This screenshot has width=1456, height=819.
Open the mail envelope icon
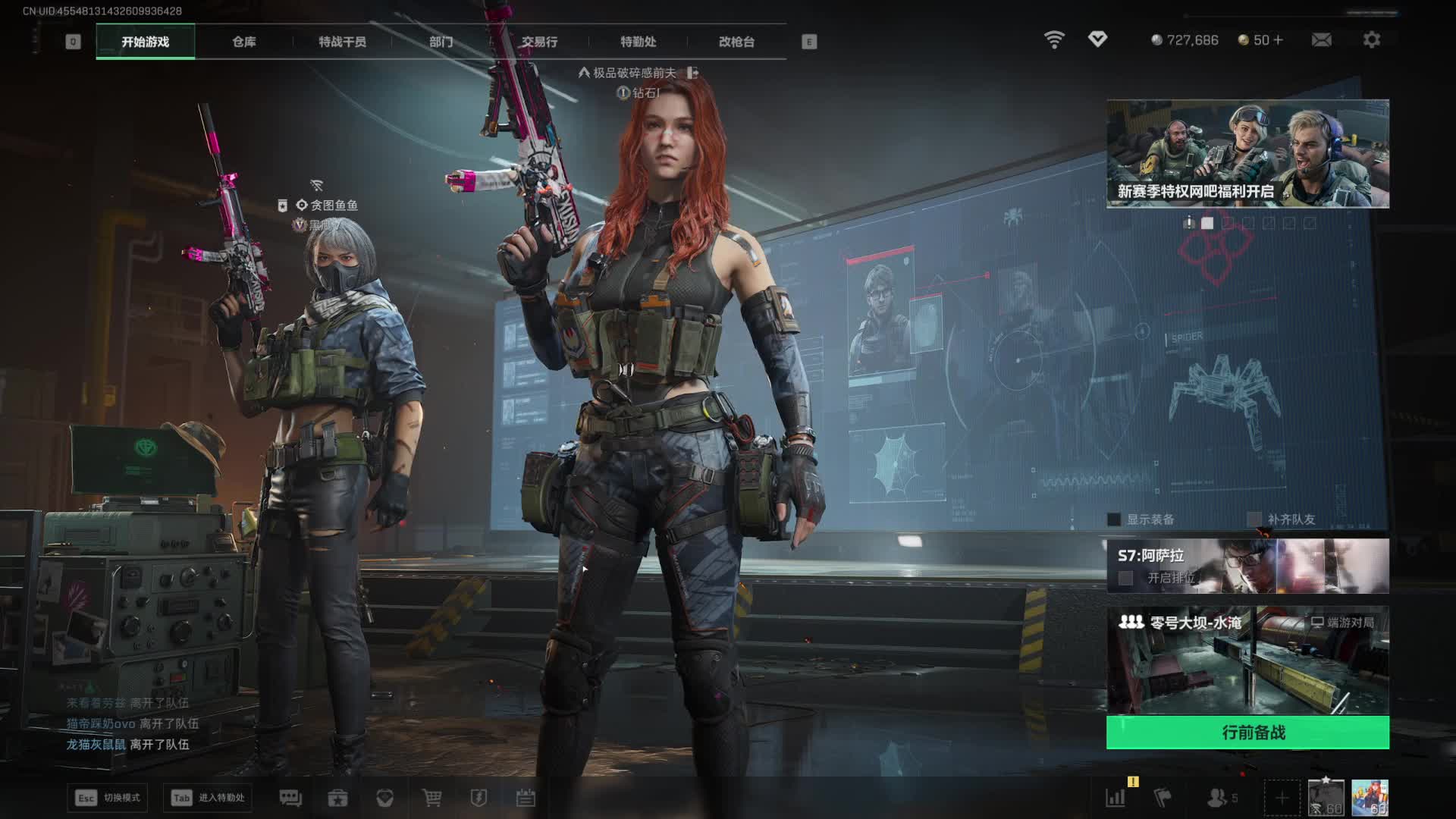[1321, 39]
